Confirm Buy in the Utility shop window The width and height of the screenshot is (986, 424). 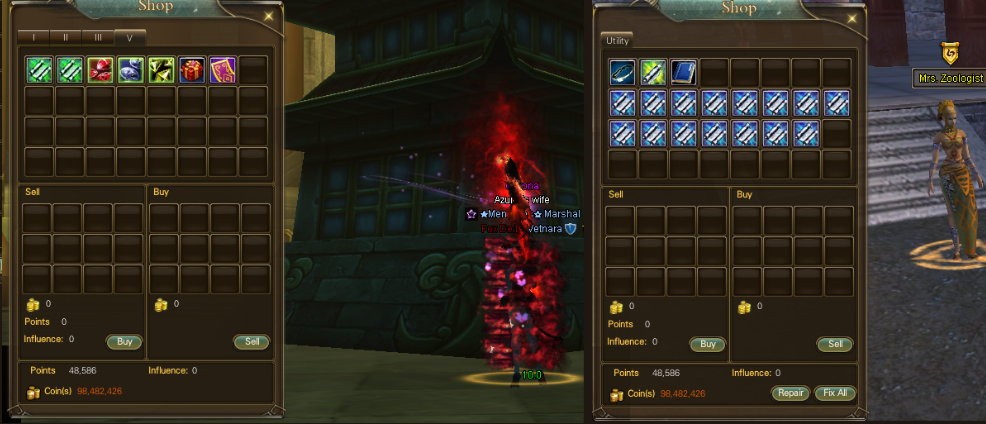coord(707,344)
